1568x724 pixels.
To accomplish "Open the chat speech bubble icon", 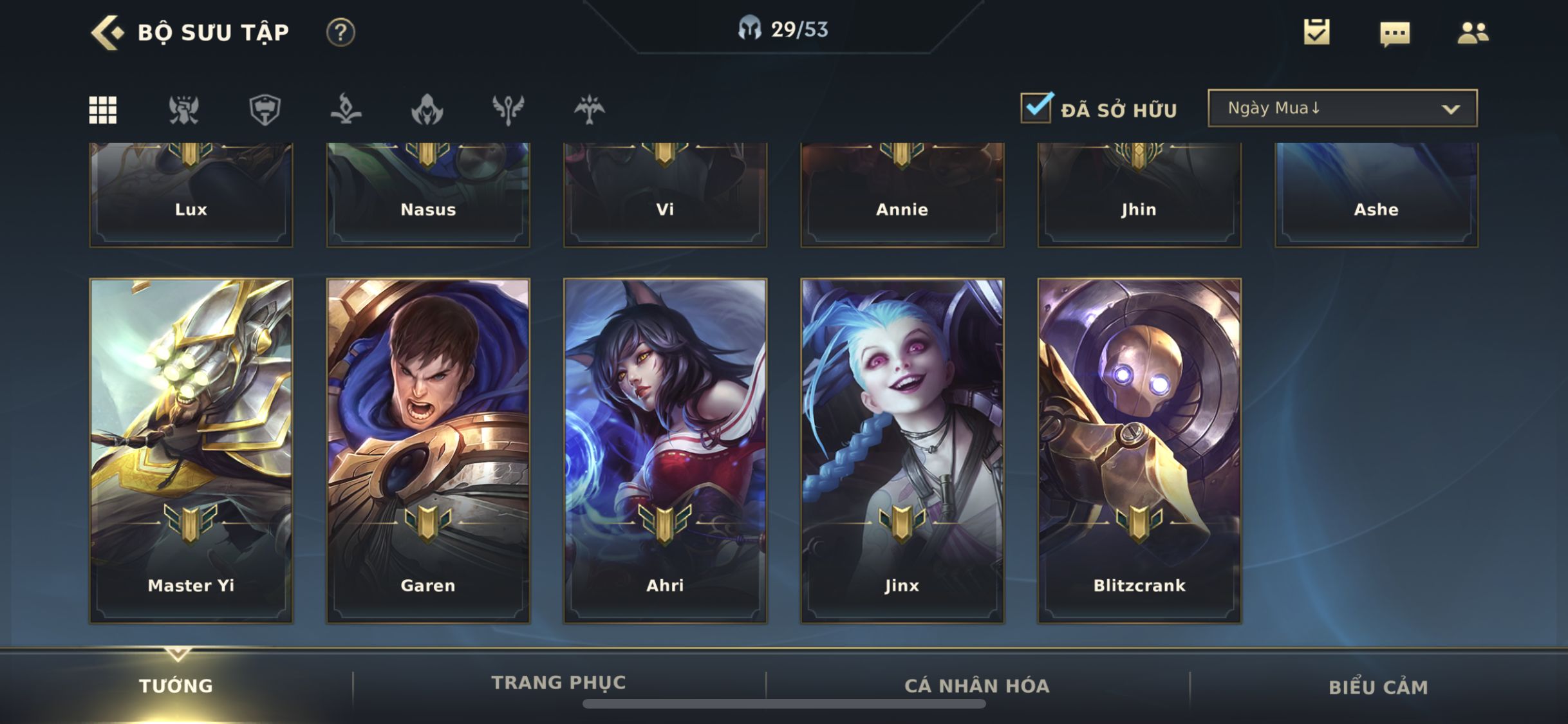I will click(1395, 33).
